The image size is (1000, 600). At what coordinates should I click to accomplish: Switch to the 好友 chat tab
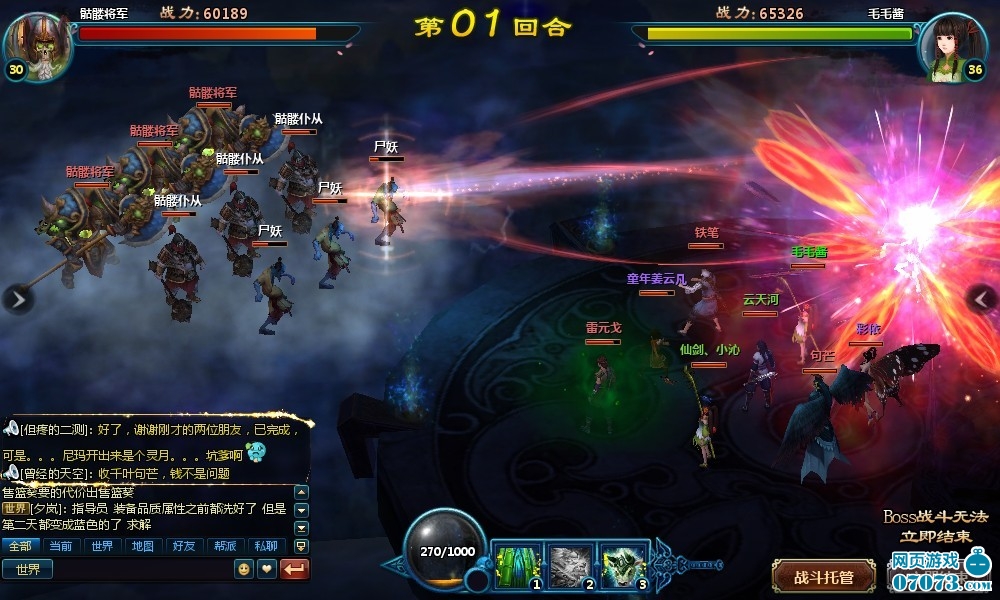(x=183, y=546)
